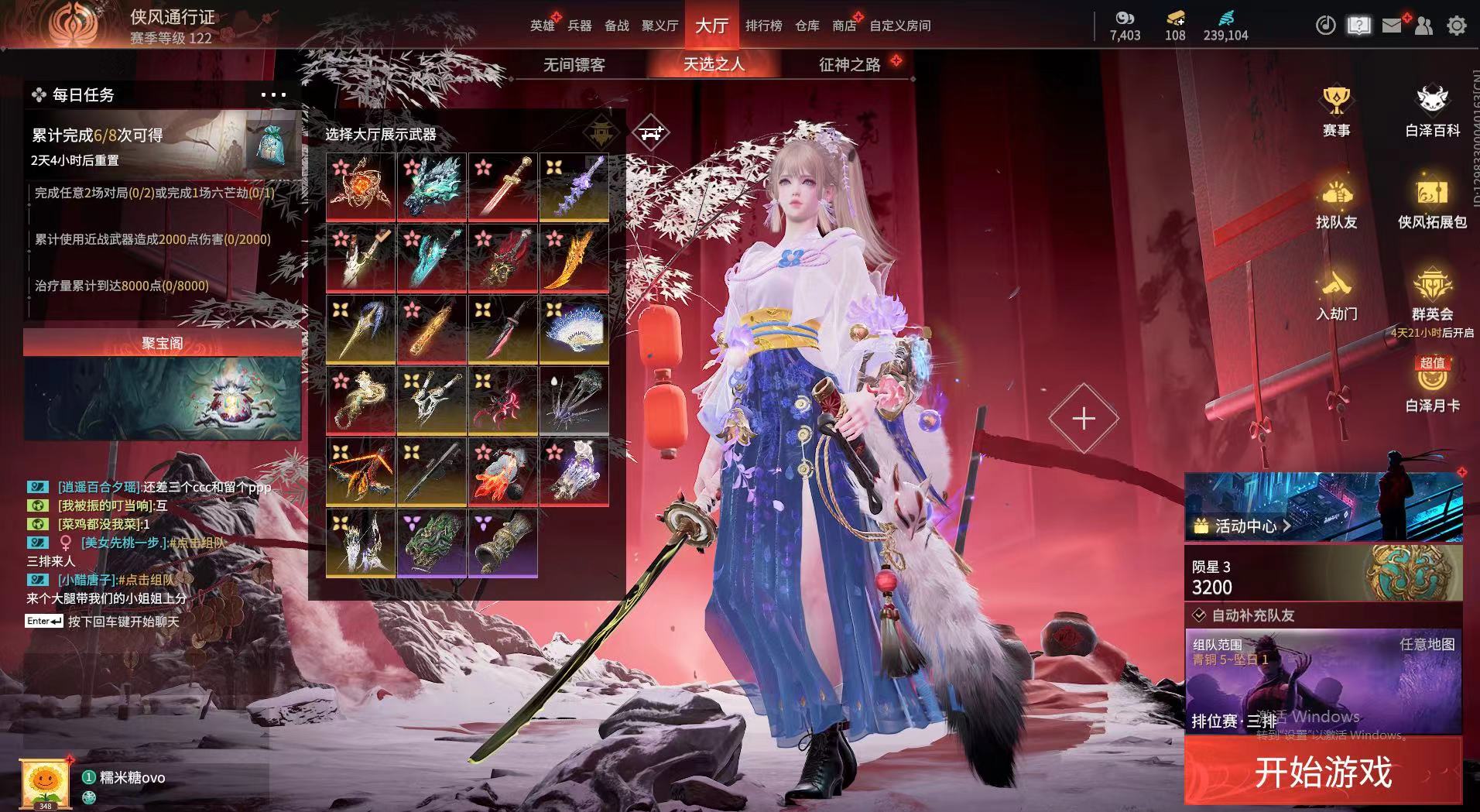Open the 英雄 heroes menu

click(542, 26)
